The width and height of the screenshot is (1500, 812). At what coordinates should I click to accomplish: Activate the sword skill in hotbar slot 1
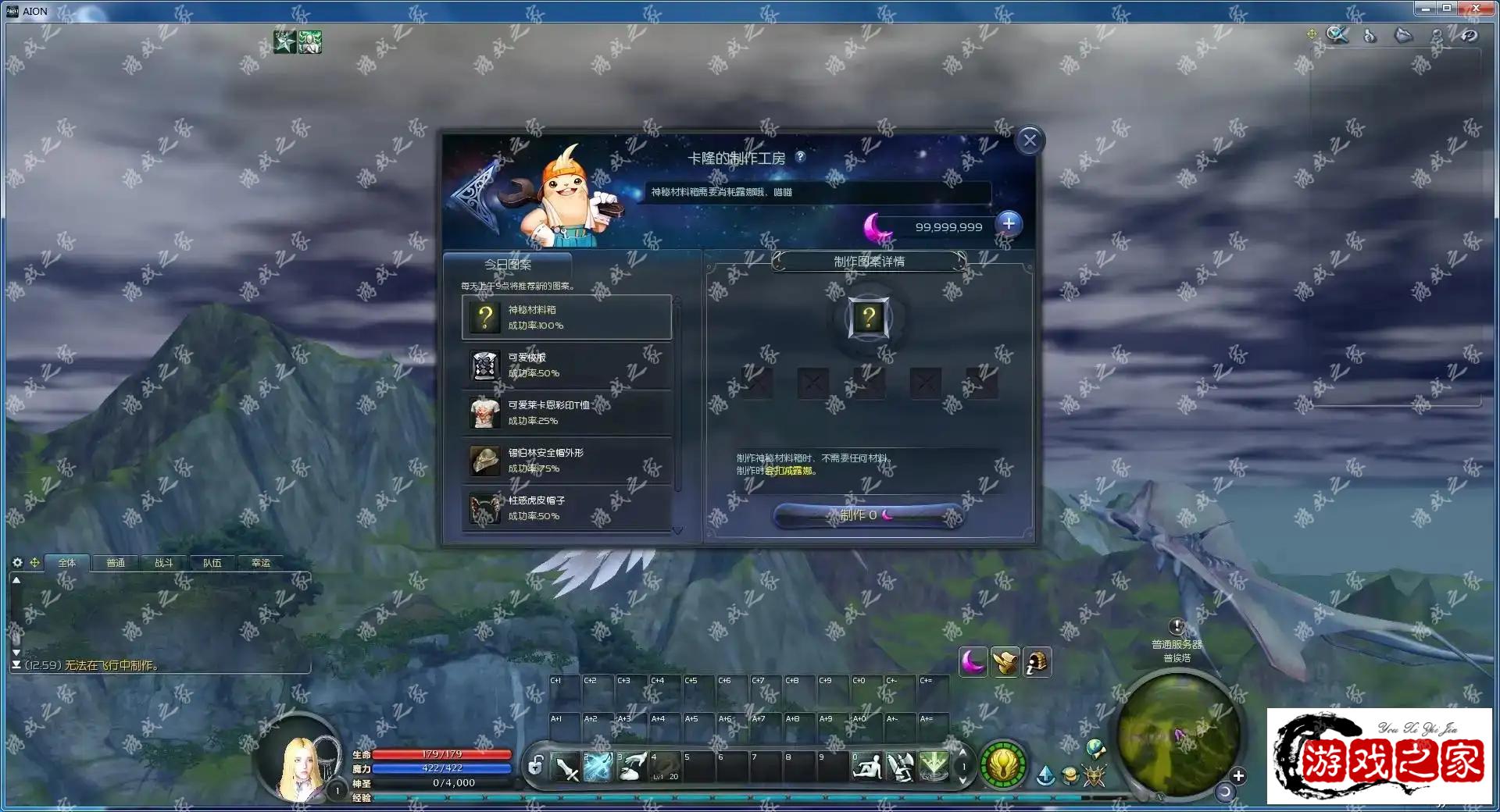click(x=566, y=767)
